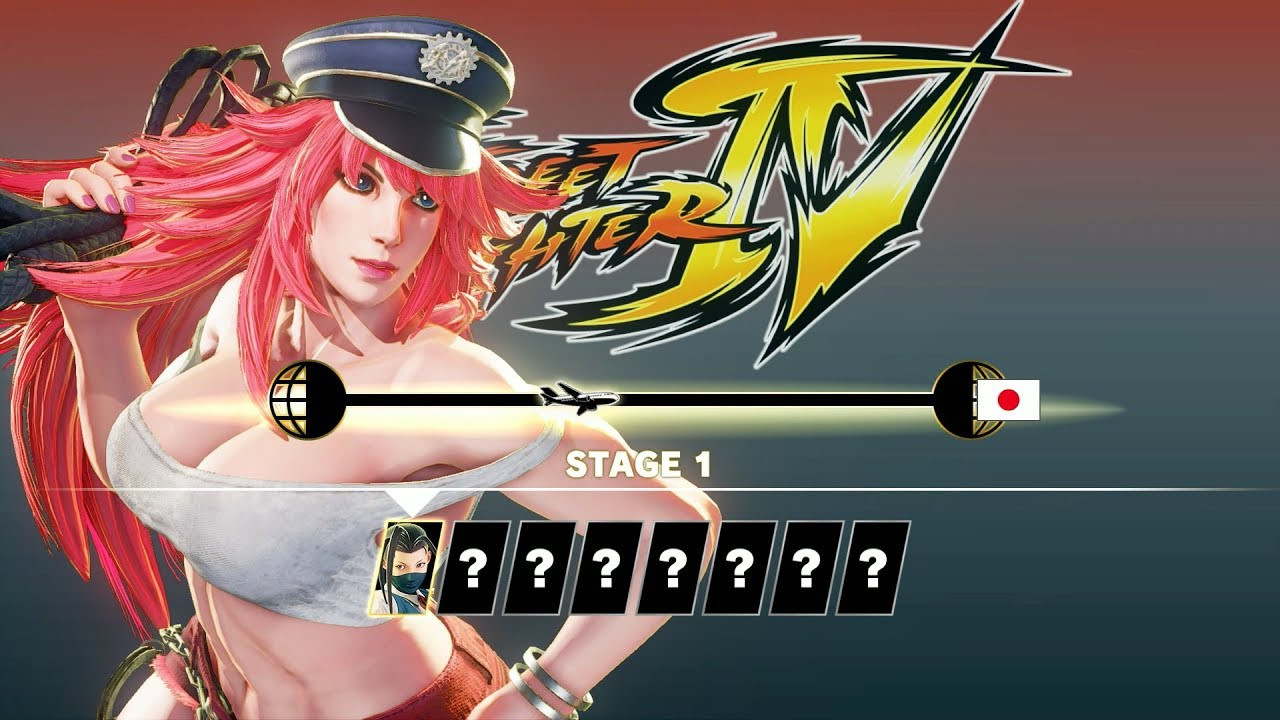Image resolution: width=1280 pixels, height=720 pixels.
Task: Click the airplane icon on the travel line
Action: (x=578, y=397)
